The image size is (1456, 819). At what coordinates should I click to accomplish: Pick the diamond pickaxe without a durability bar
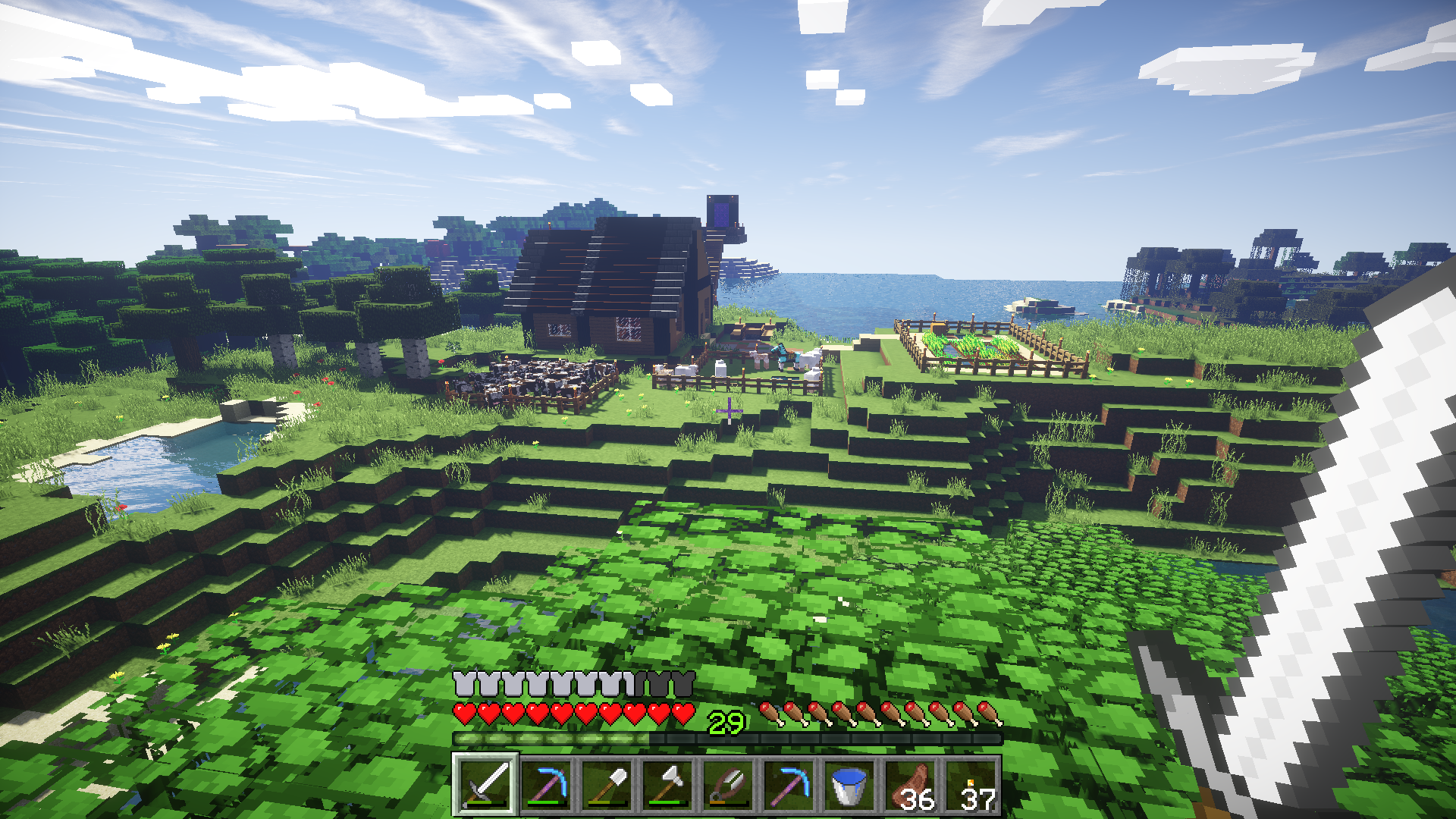[x=789, y=785]
